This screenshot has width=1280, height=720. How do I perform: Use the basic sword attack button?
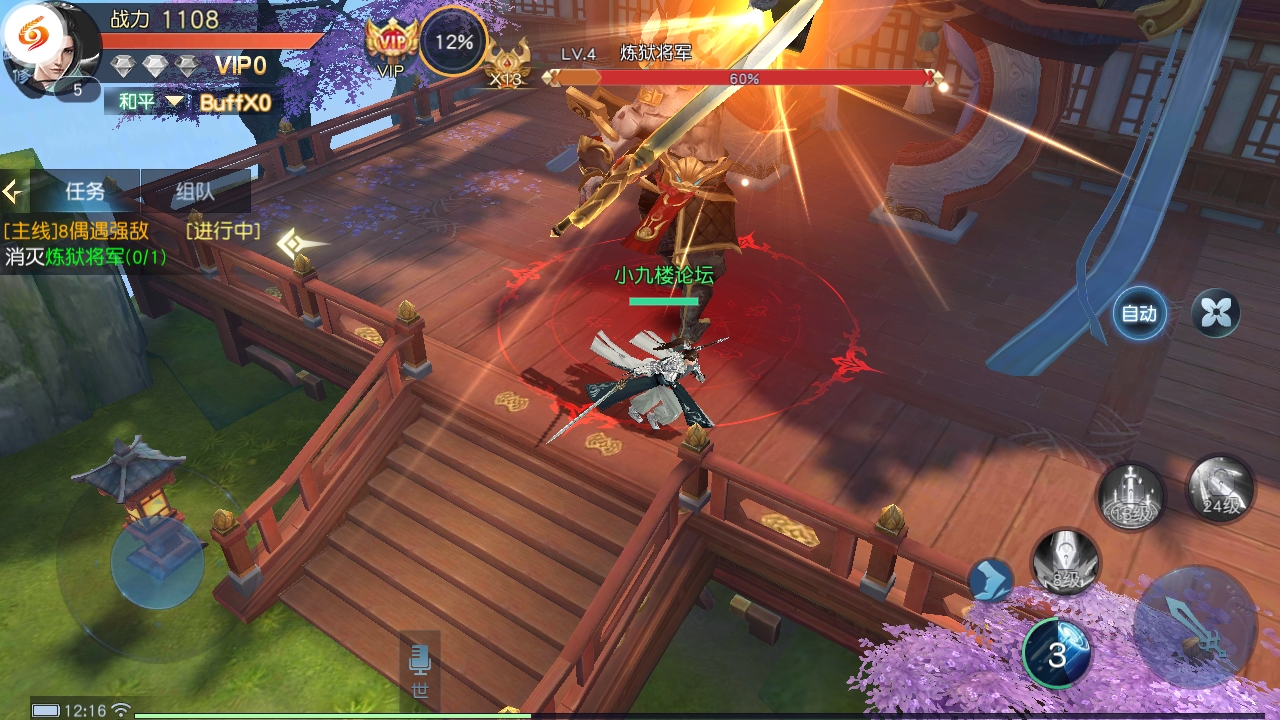(1195, 627)
